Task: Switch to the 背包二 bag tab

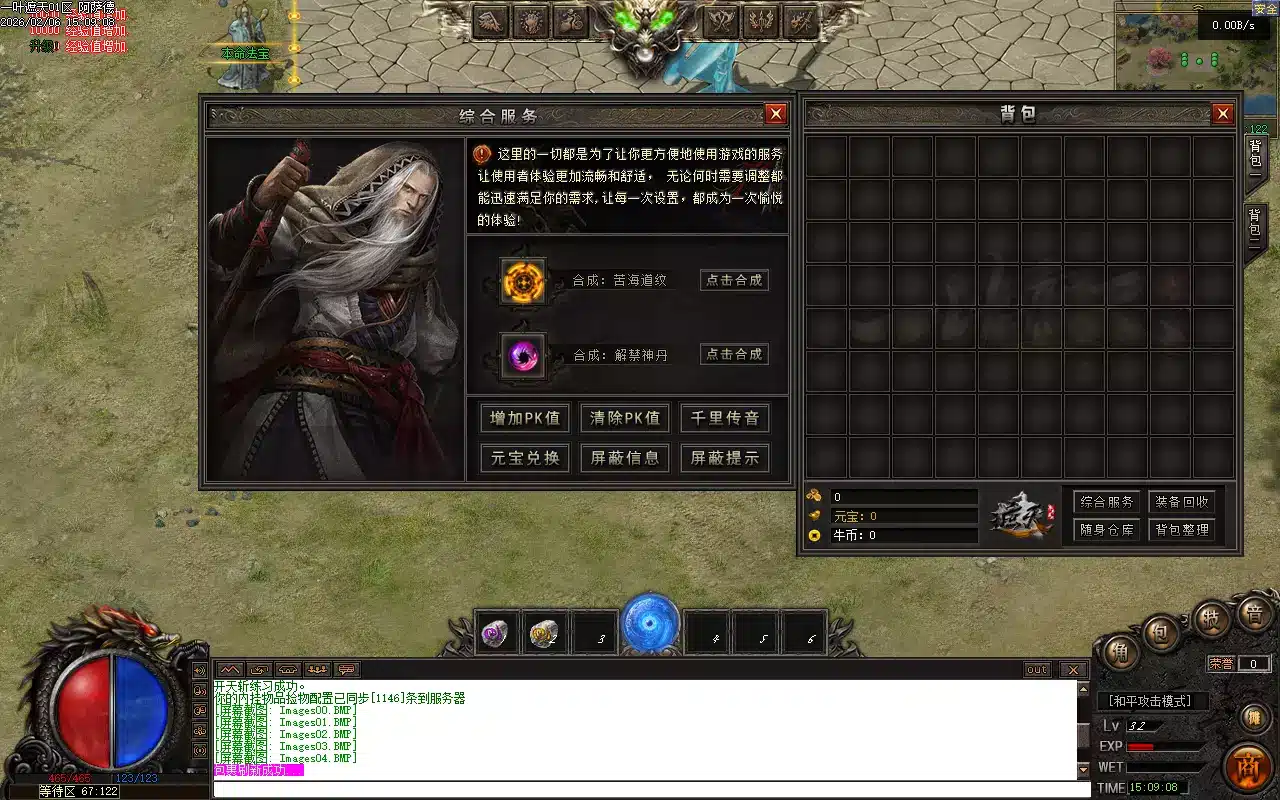Action: [1255, 224]
